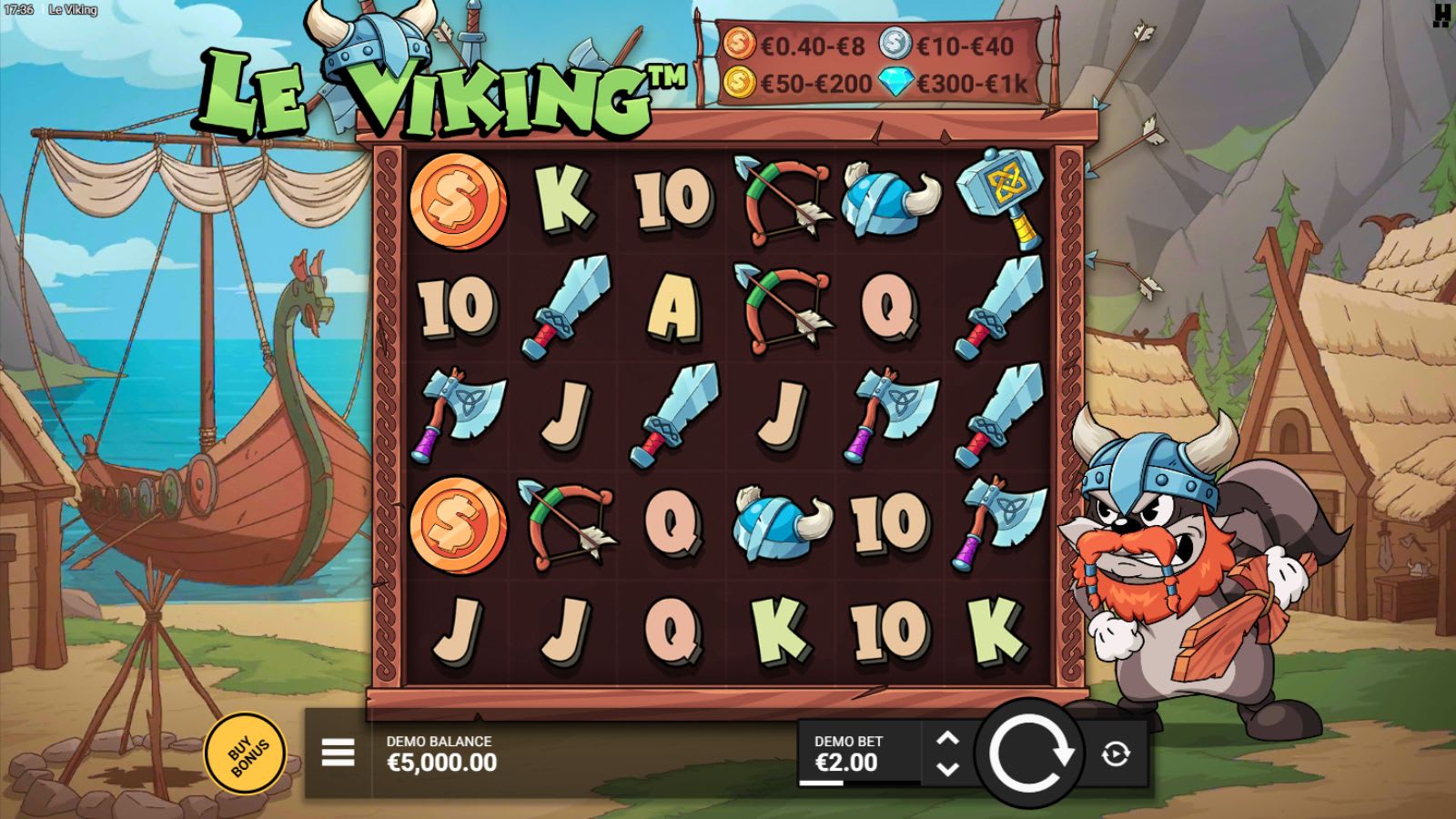Increase the bet with the up chevron
This screenshot has width=1456, height=819.
[x=946, y=737]
